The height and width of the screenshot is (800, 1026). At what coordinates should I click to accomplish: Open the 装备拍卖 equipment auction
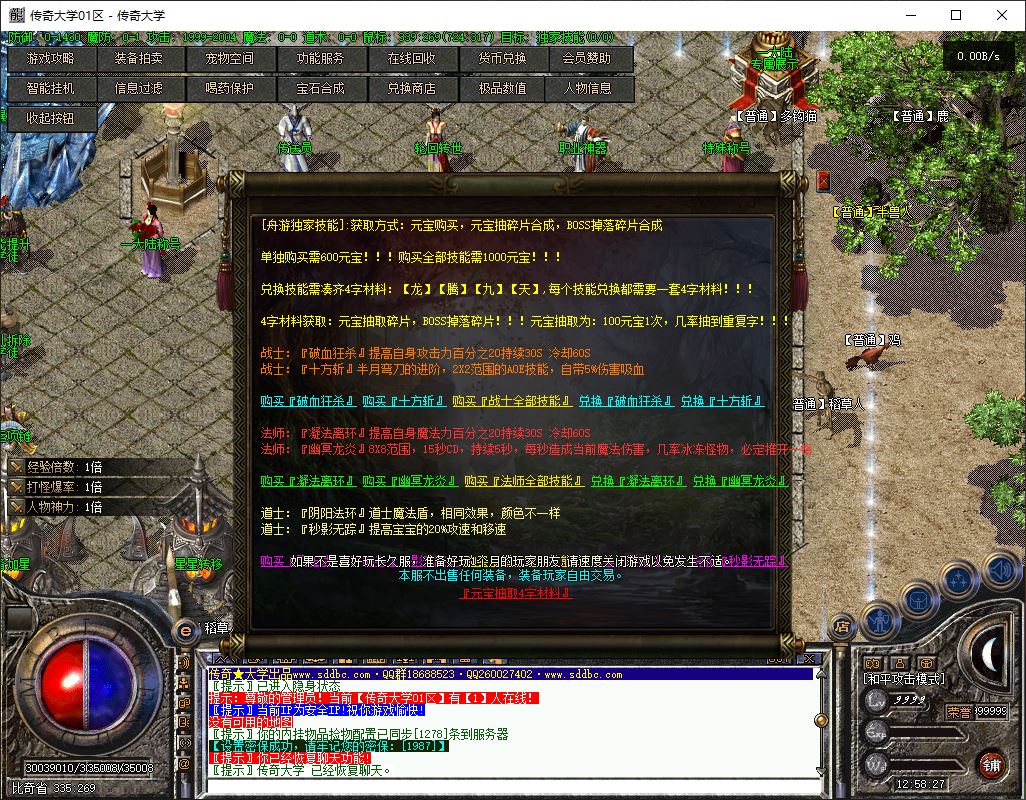click(138, 59)
